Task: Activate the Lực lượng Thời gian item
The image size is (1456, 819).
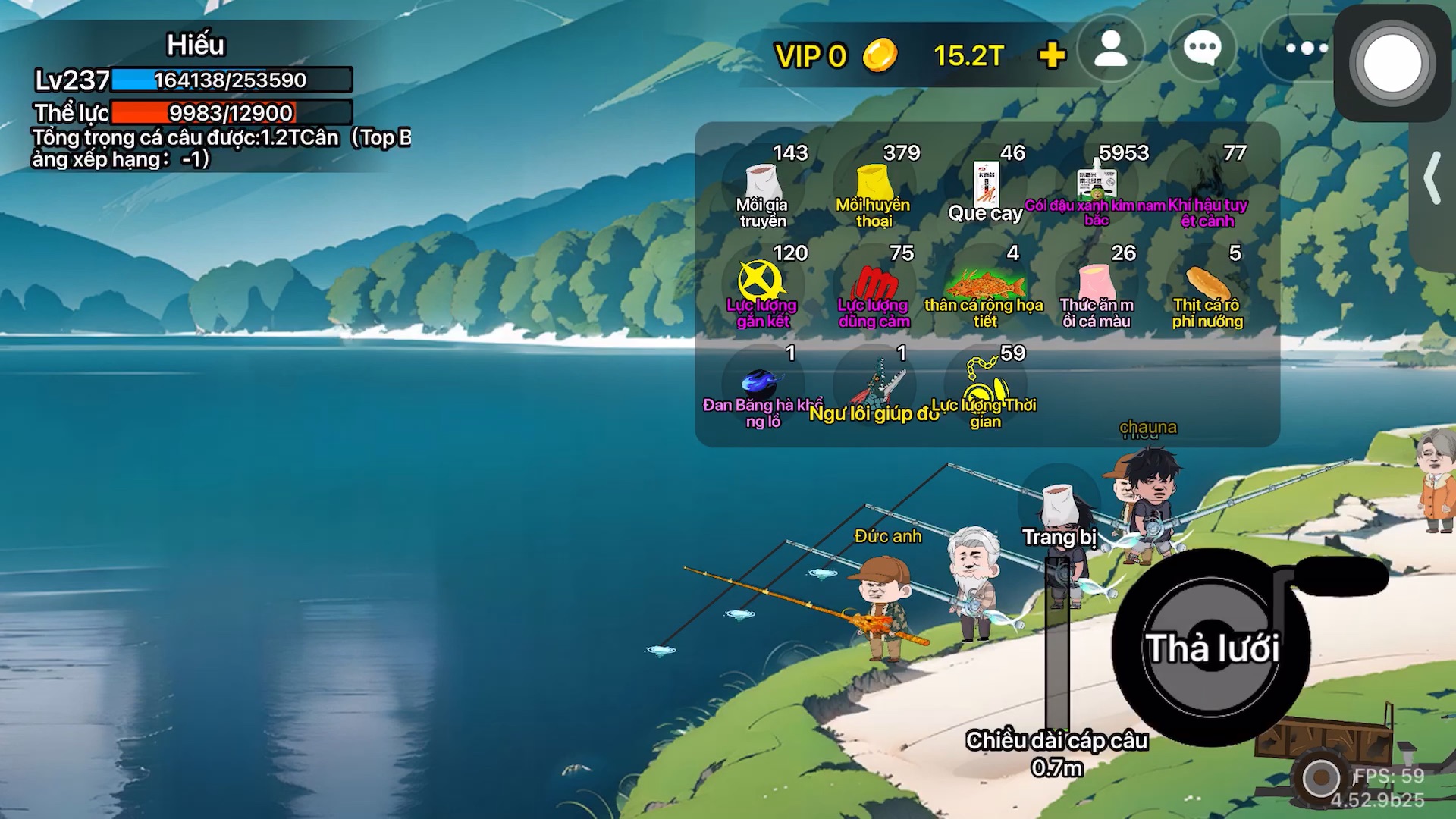Action: 984,385
